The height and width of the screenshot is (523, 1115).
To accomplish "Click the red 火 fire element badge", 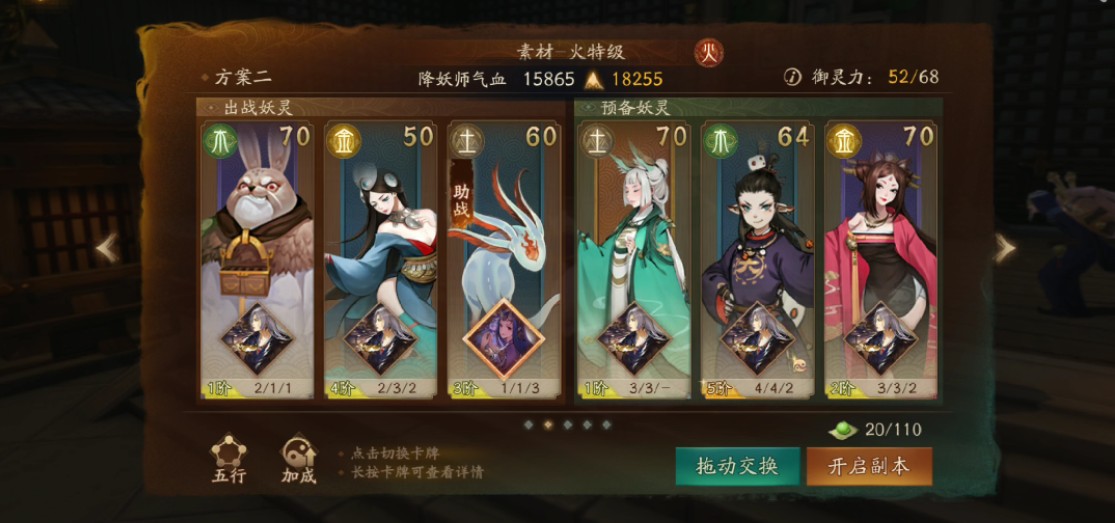I will coord(709,52).
